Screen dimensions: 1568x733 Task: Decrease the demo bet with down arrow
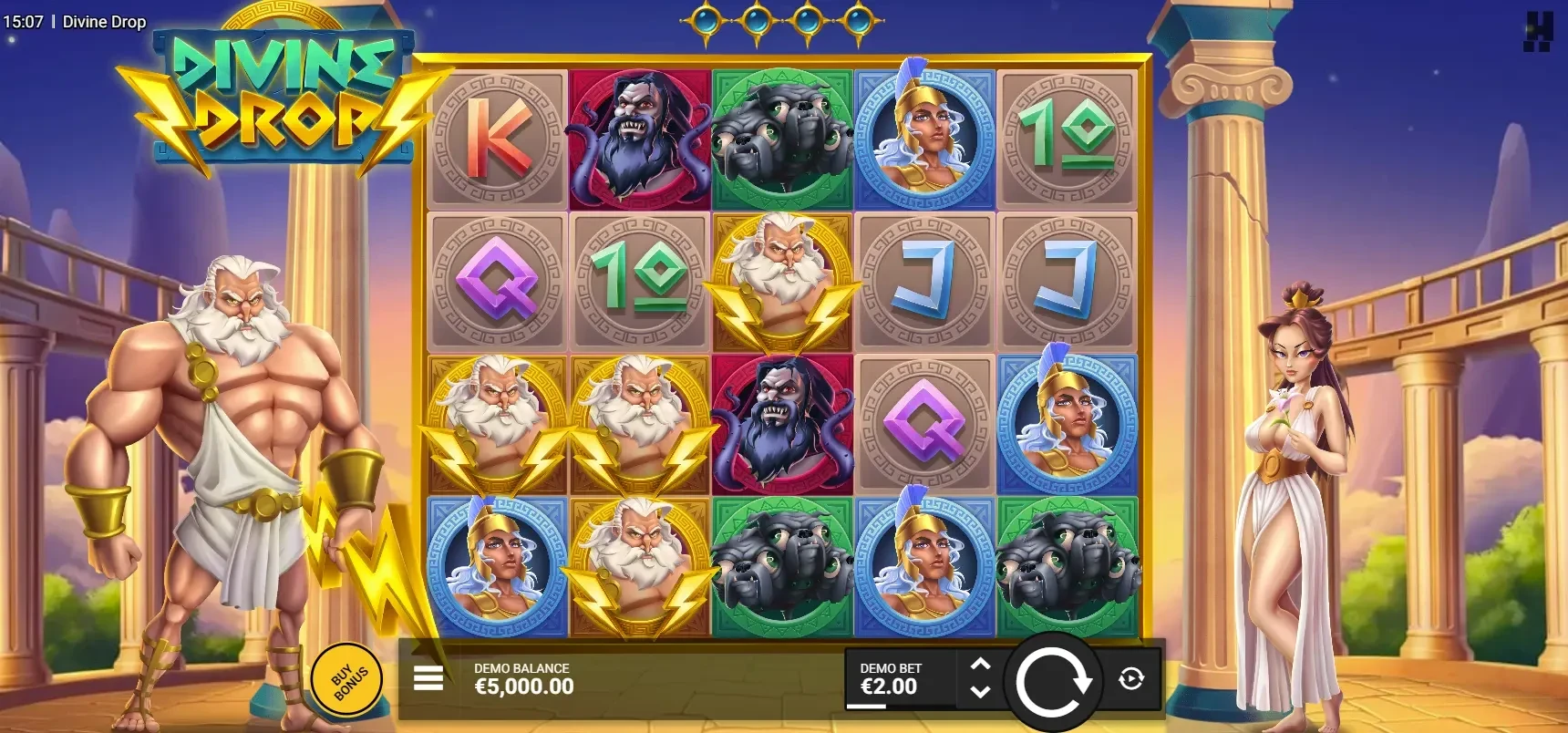pyautogui.click(x=980, y=691)
